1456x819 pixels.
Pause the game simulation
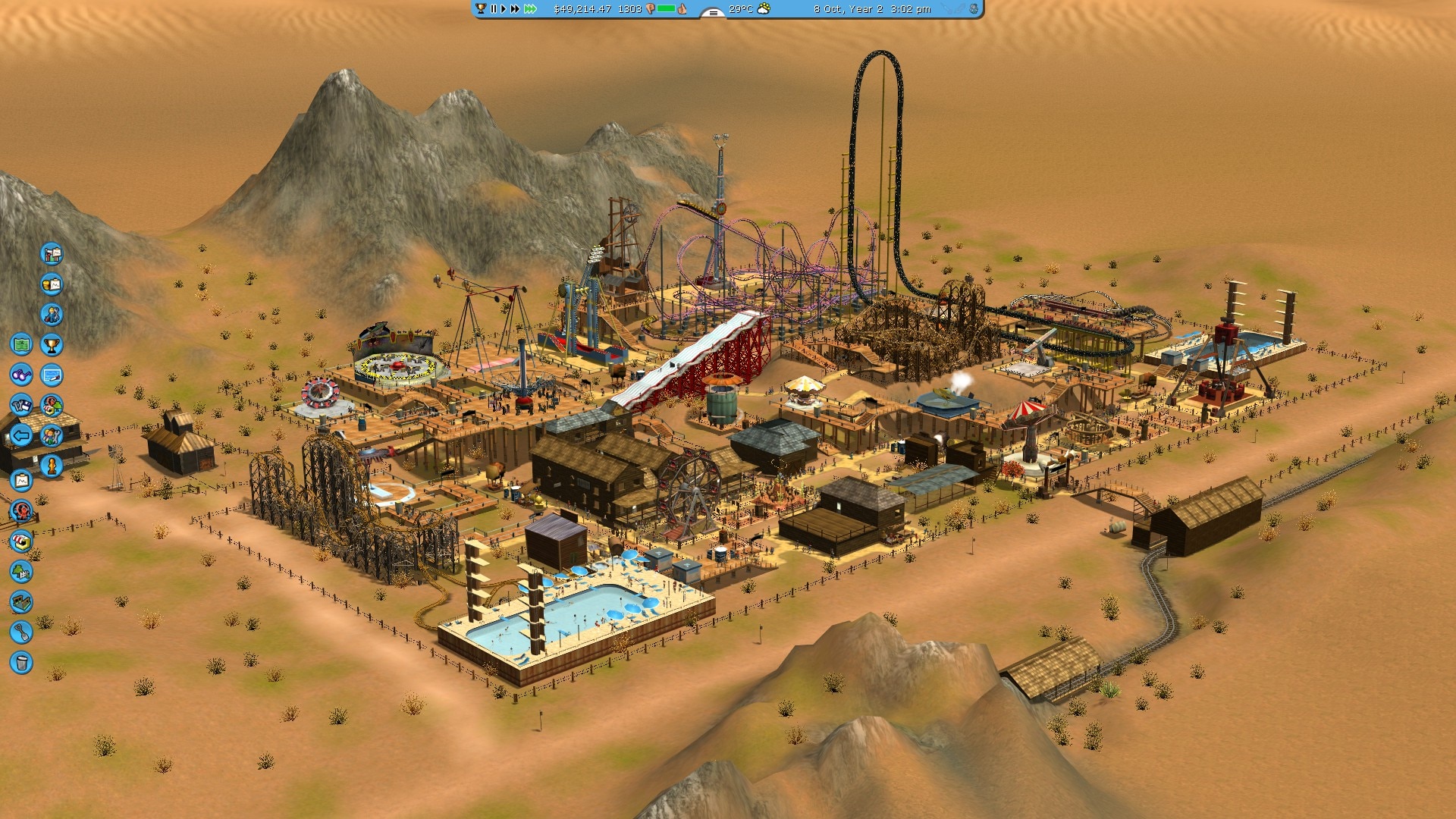pyautogui.click(x=494, y=9)
